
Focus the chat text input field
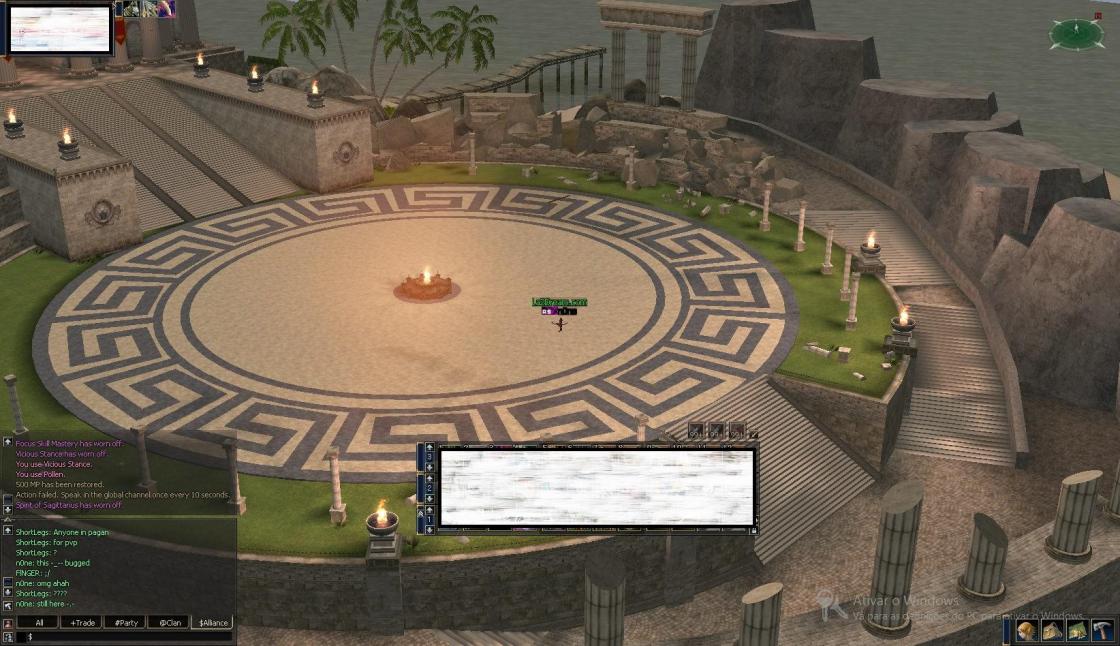coord(125,636)
